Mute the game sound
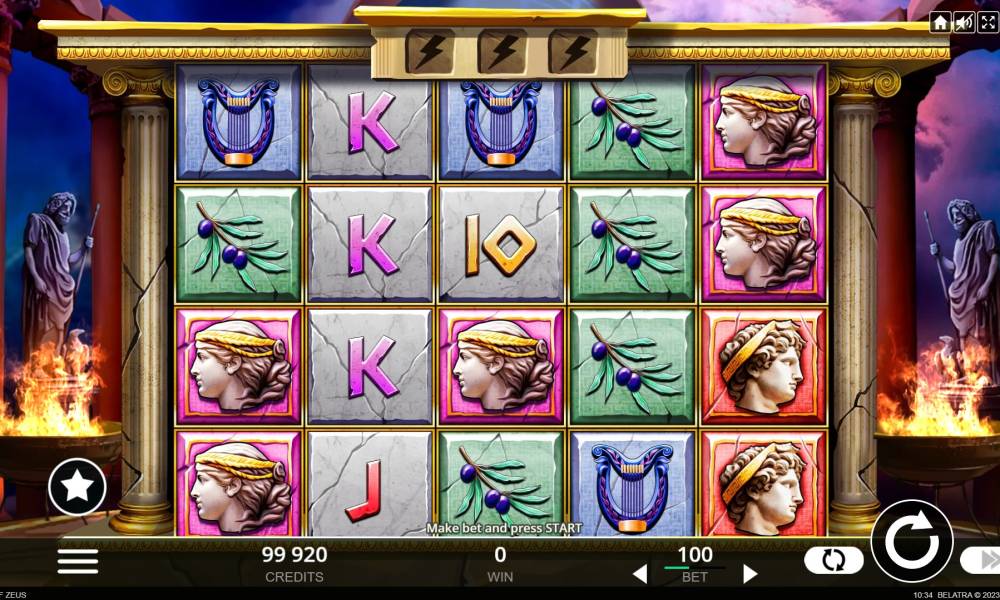The width and height of the screenshot is (1000, 600). (x=964, y=23)
